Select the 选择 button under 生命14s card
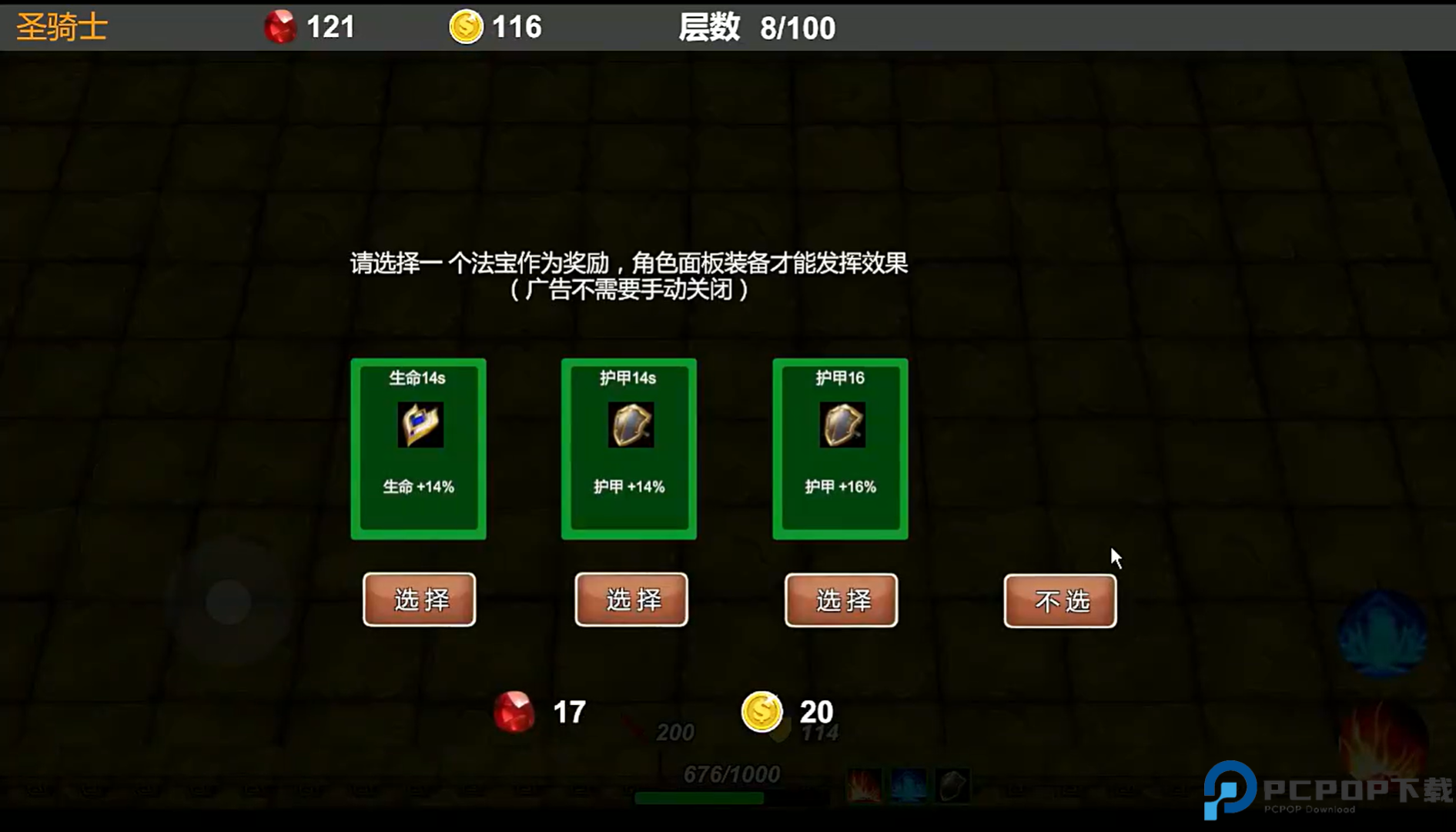This screenshot has height=832, width=1456. tap(419, 600)
